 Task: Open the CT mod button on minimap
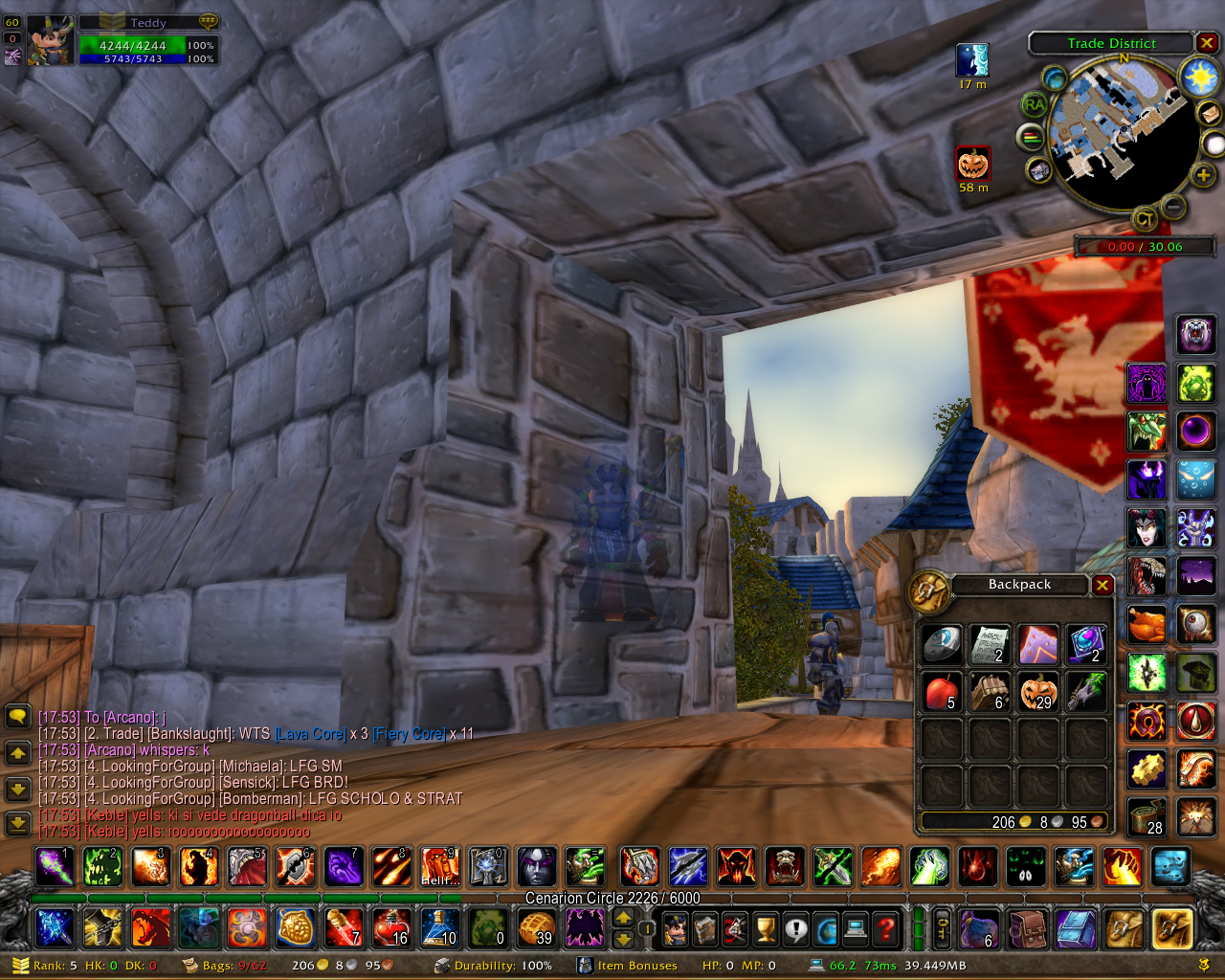[1145, 220]
